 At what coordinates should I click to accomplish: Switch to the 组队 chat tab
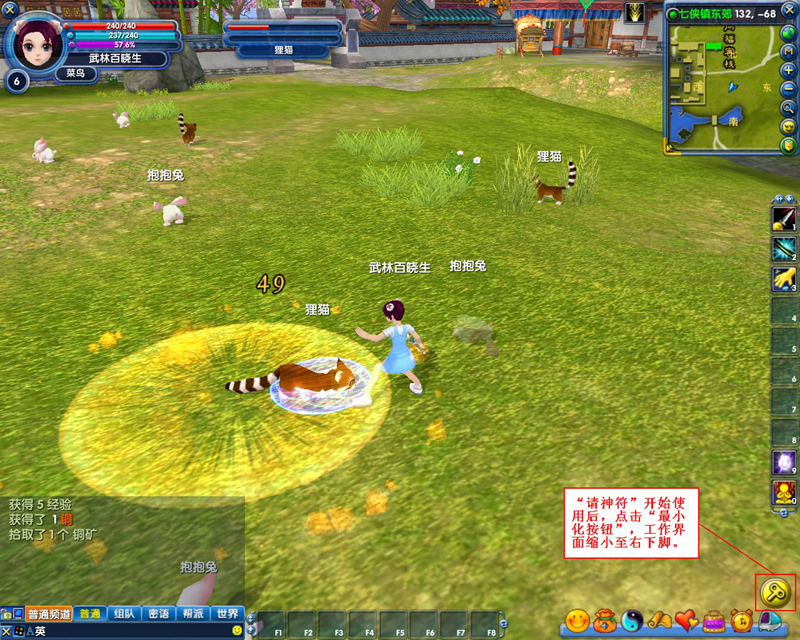[124, 614]
